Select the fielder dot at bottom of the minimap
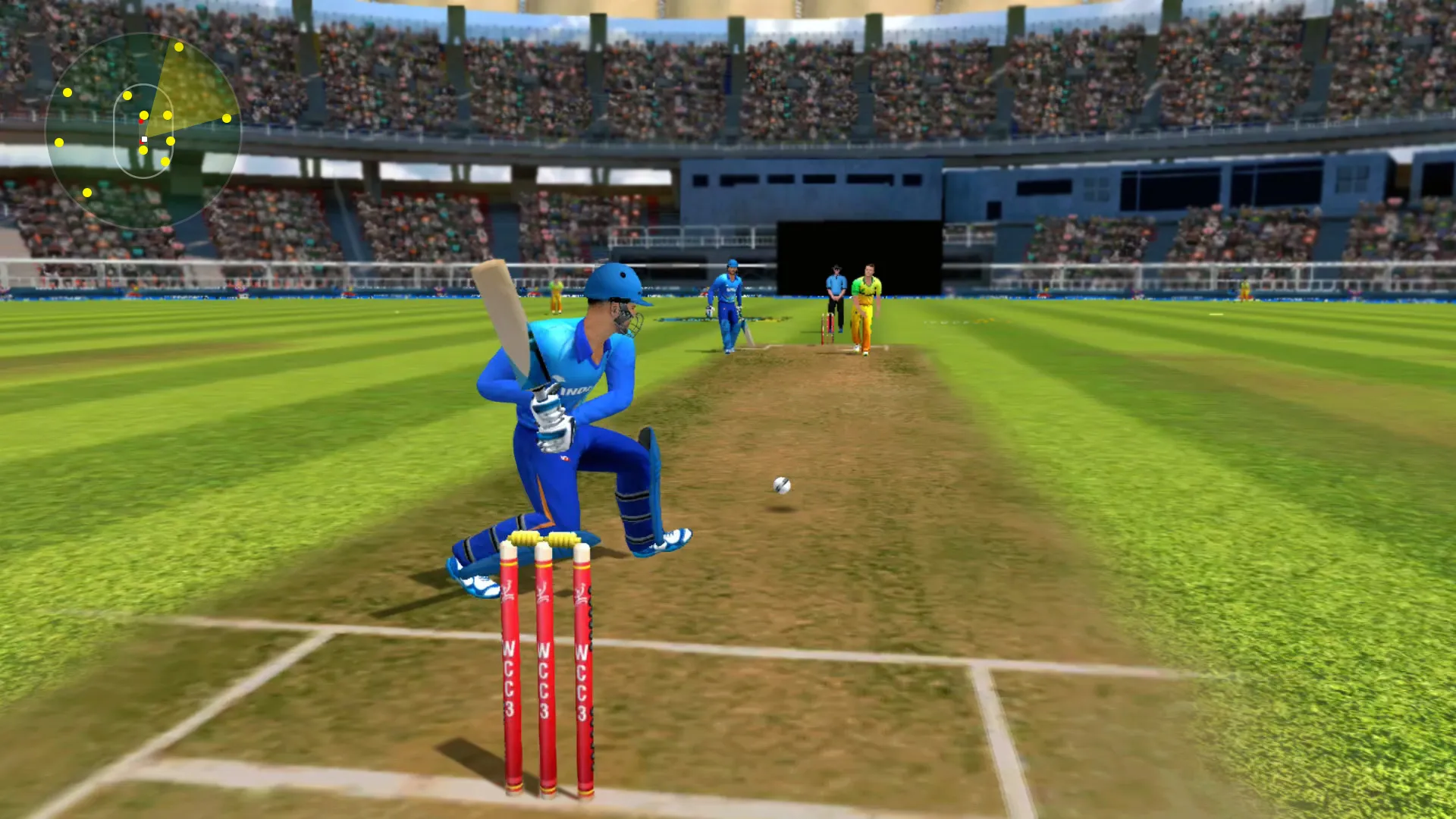This screenshot has height=819, width=1456. click(87, 192)
